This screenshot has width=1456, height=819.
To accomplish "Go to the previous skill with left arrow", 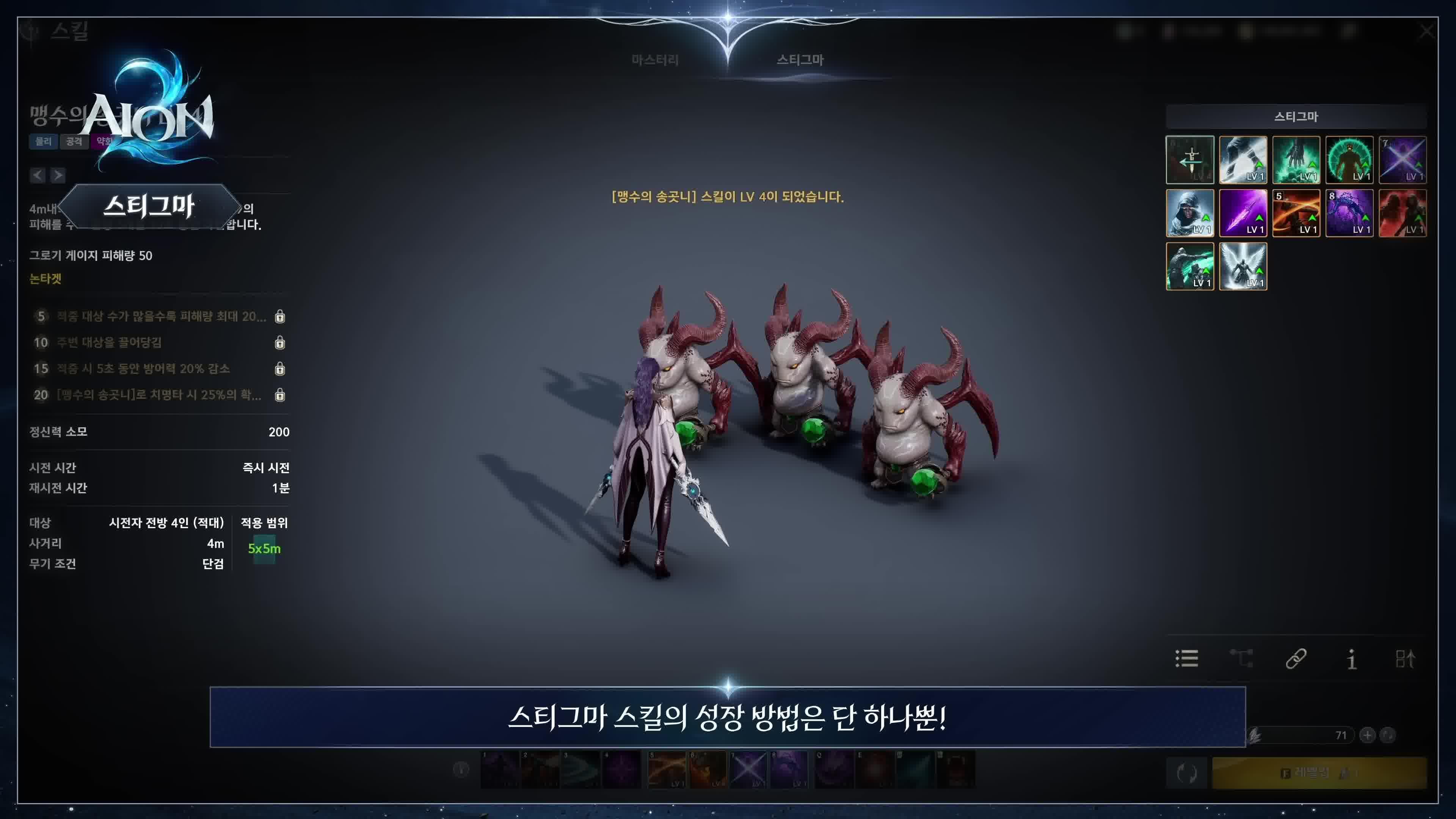I will pos(38,175).
